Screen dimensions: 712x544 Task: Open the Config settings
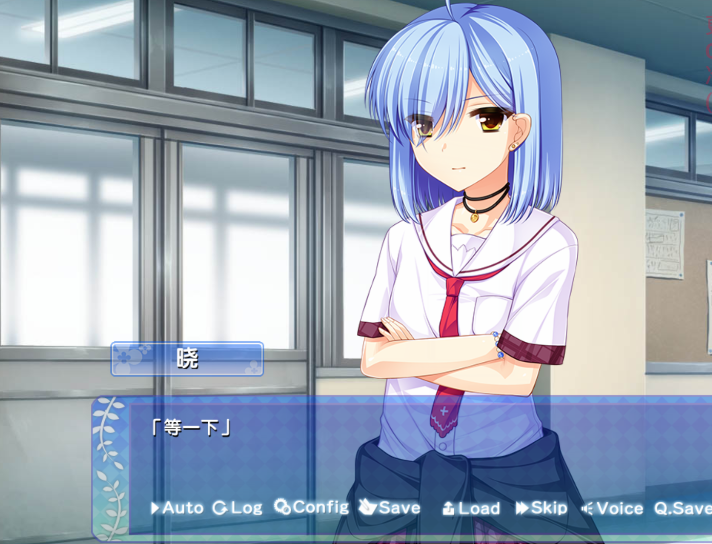coord(312,507)
